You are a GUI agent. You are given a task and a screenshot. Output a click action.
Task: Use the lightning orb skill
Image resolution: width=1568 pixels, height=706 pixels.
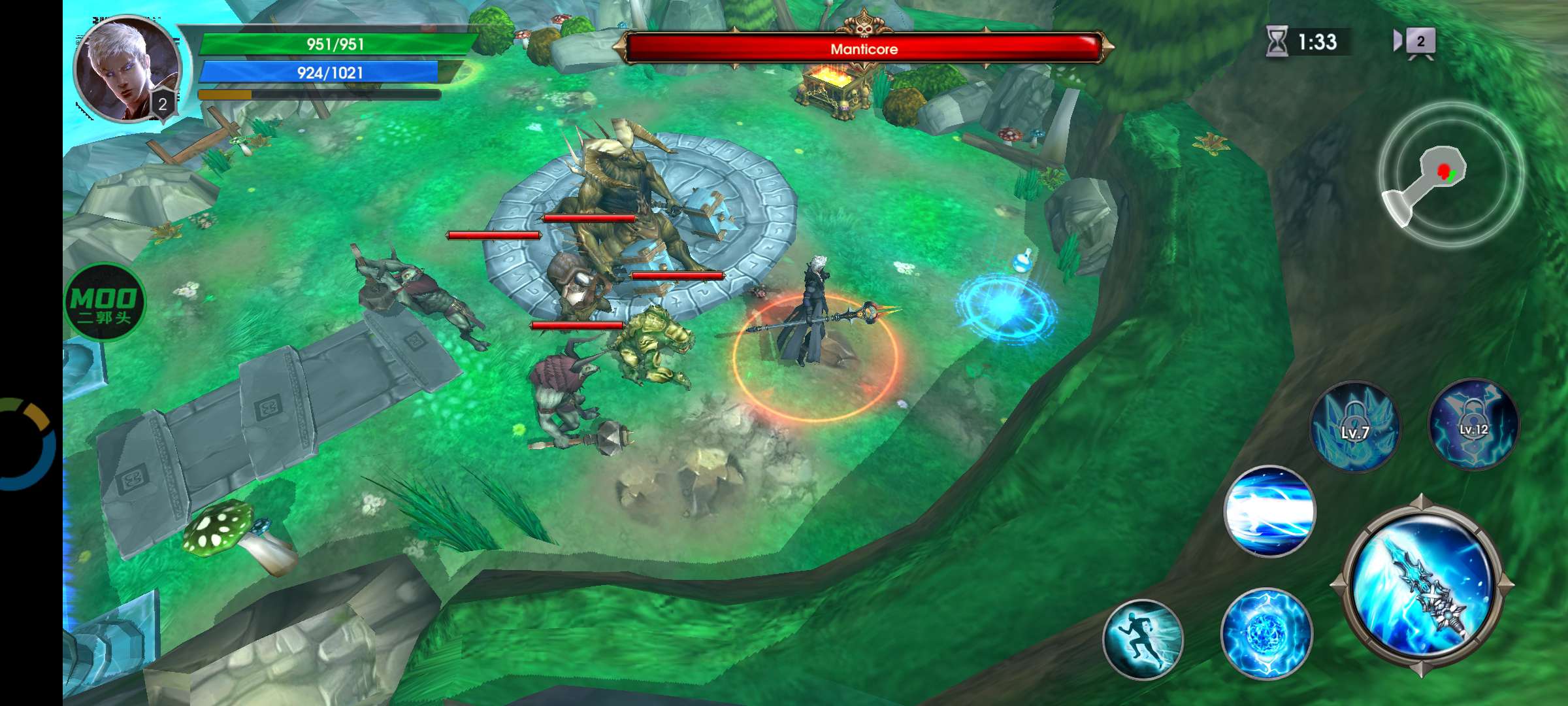(x=1266, y=633)
